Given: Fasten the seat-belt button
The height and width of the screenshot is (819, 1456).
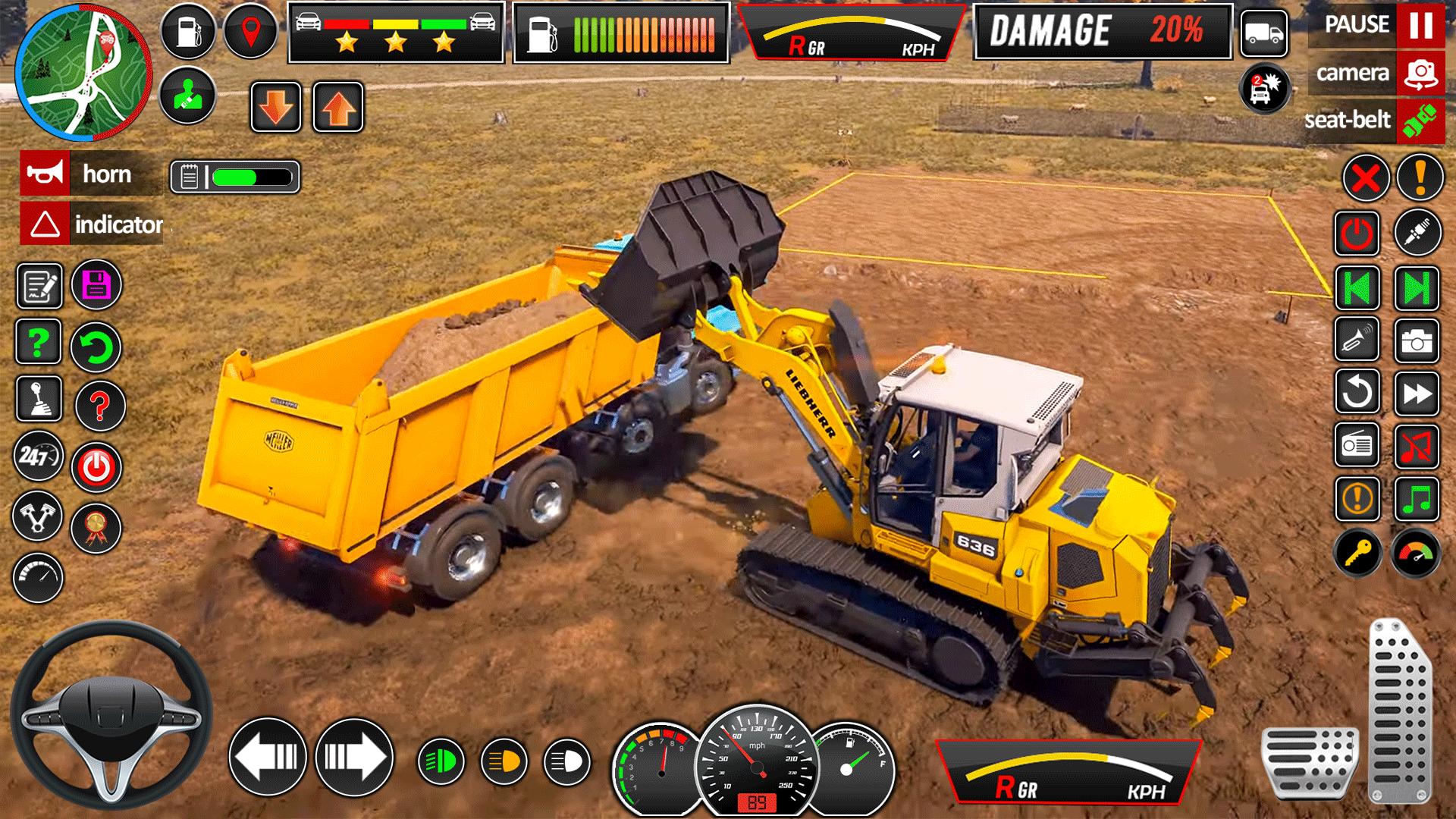Looking at the screenshot, I should (1420, 120).
